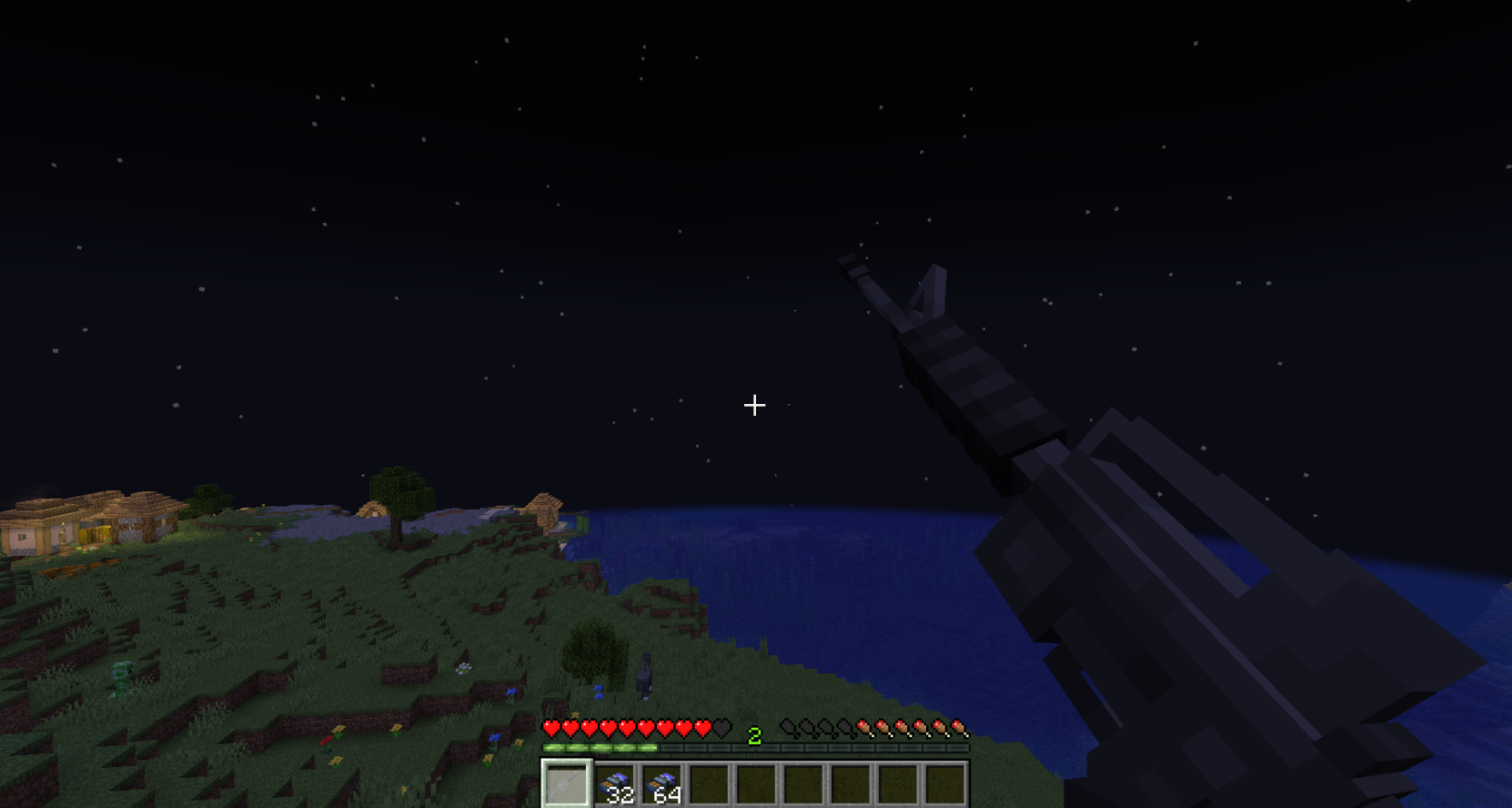Screen dimensions: 1512x808
Task: Click the crosshair at screen center
Action: [x=755, y=404]
